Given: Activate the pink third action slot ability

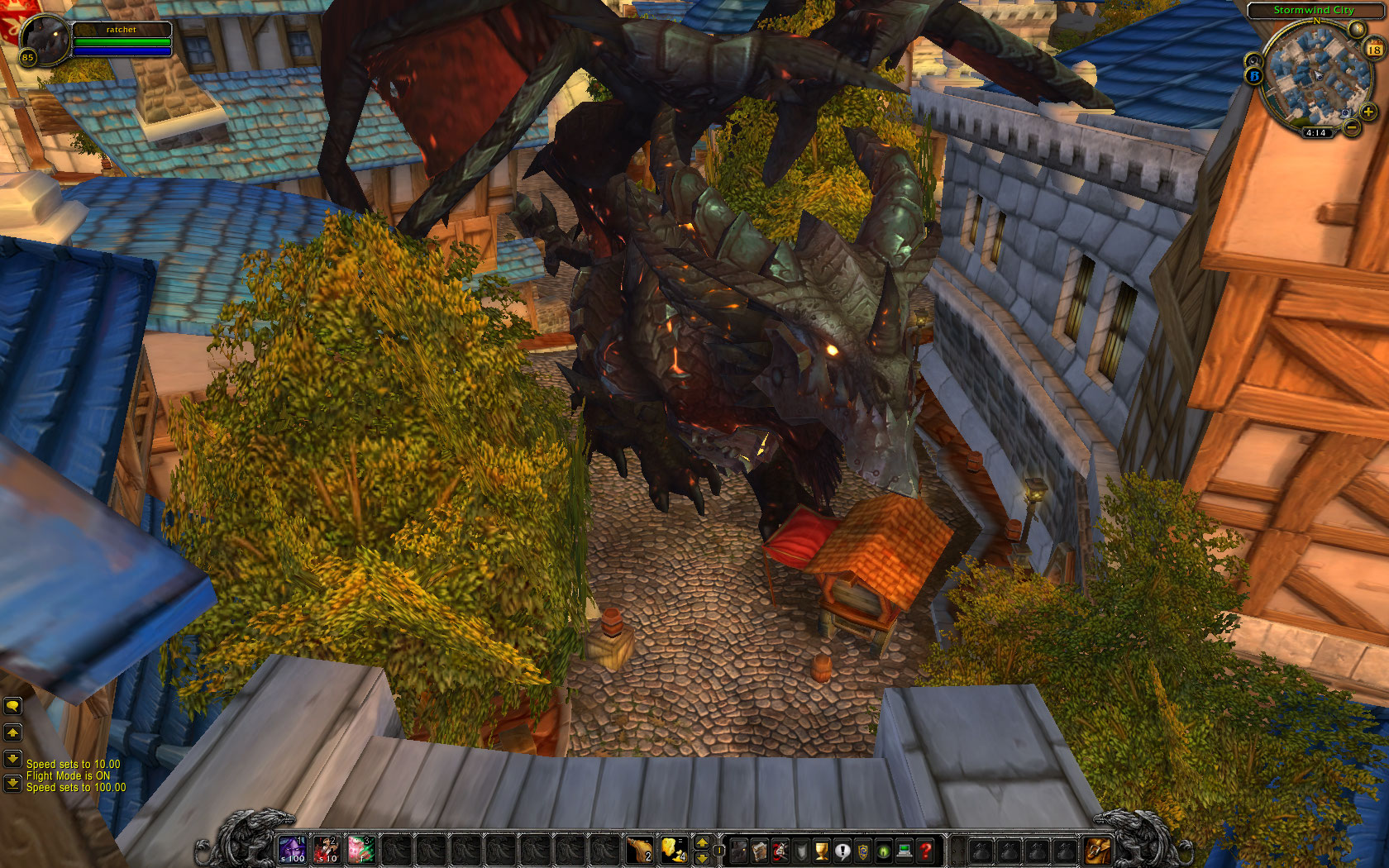Looking at the screenshot, I should point(361,849).
